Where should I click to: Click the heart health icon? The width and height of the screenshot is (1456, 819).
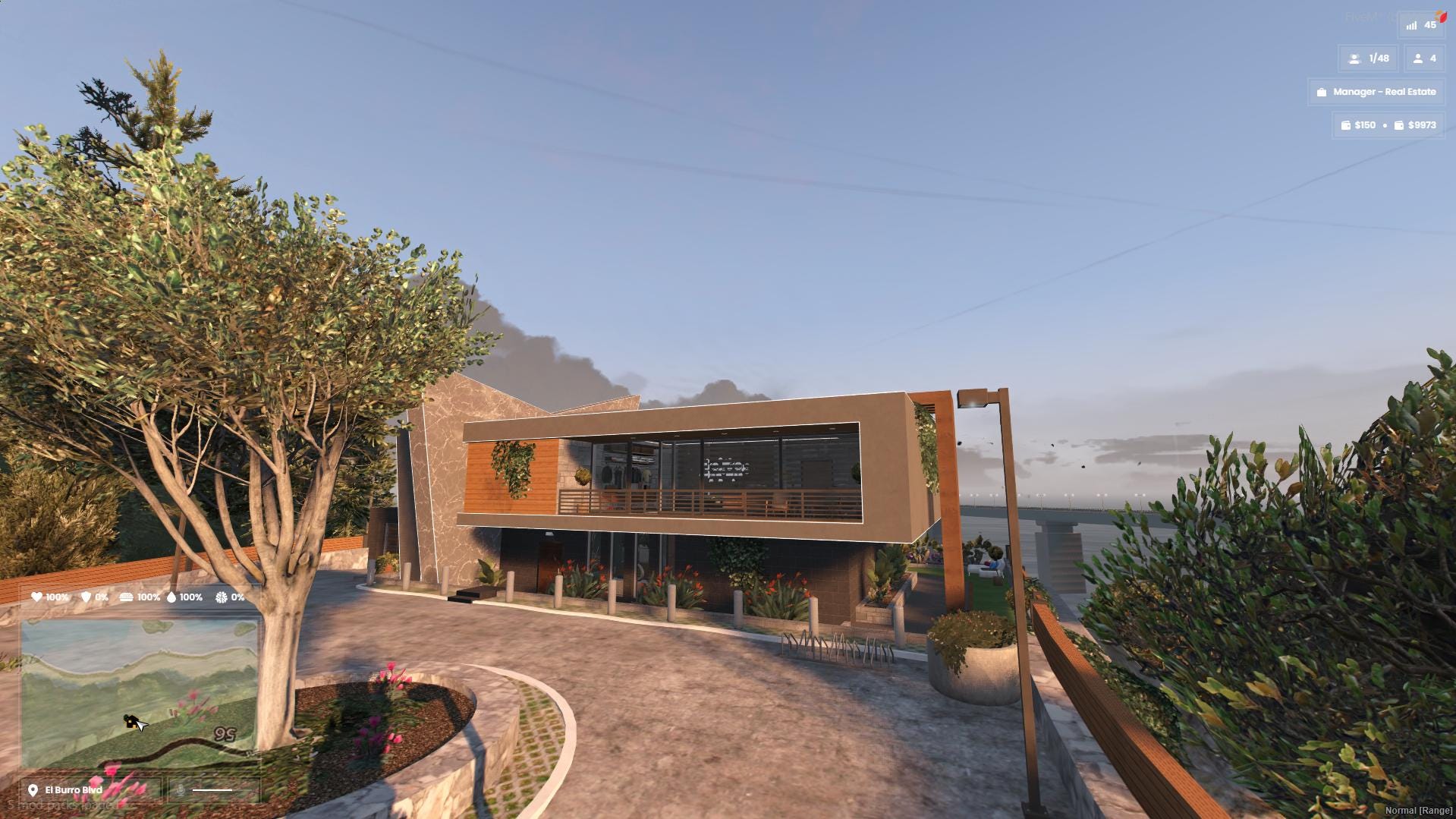(37, 597)
